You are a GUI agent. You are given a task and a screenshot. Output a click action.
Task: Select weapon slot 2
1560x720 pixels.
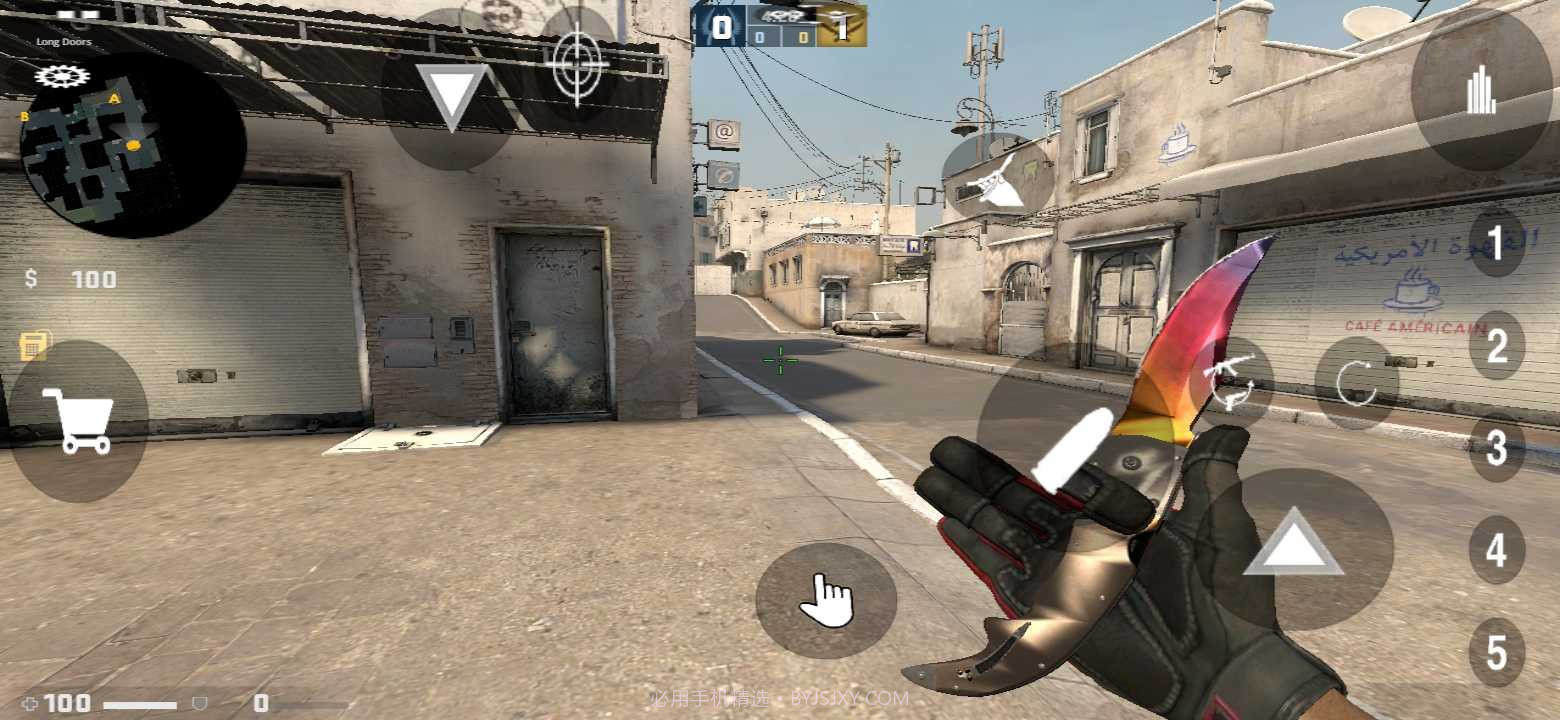point(1496,346)
